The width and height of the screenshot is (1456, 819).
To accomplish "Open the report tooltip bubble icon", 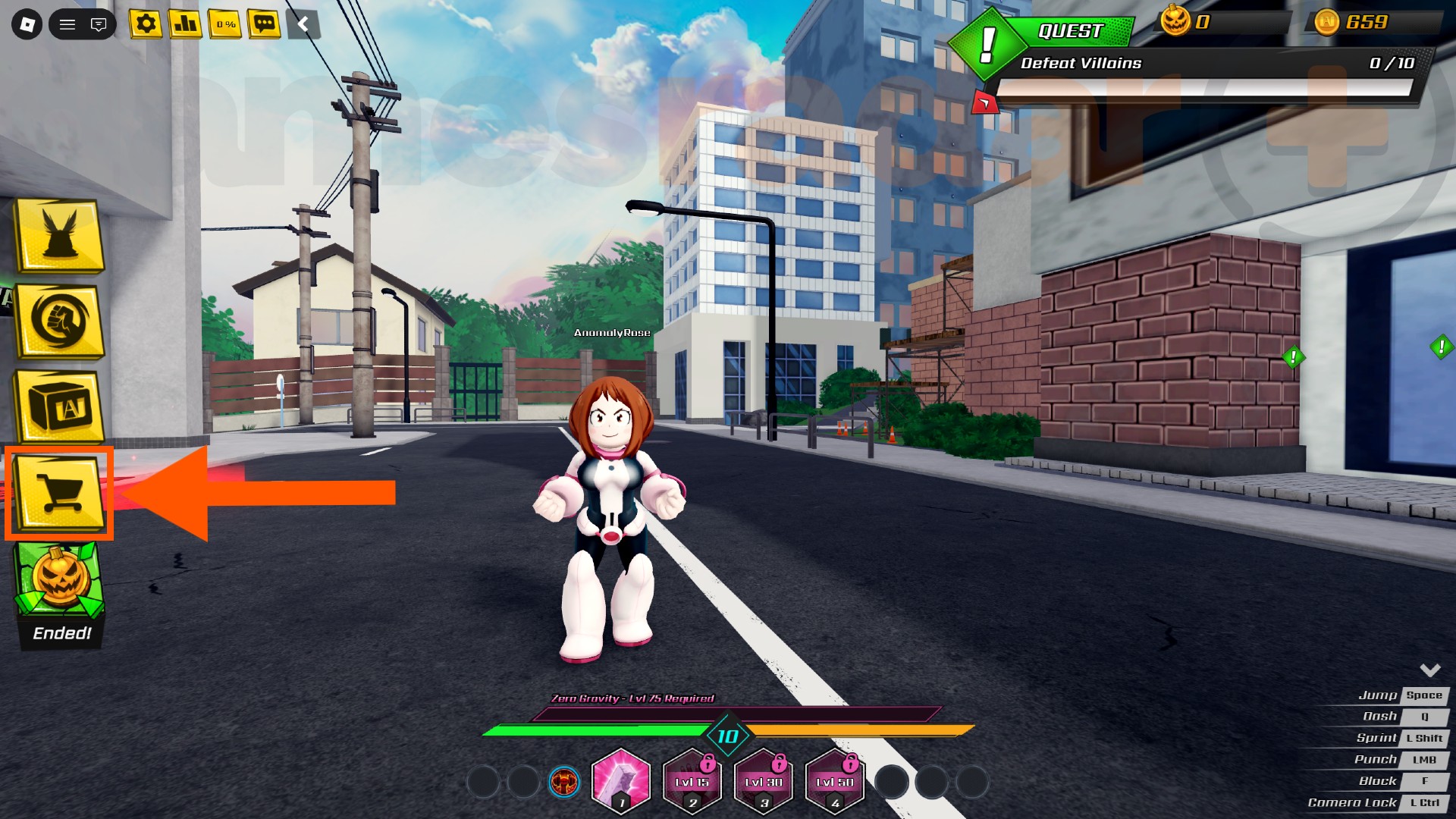I will (98, 24).
